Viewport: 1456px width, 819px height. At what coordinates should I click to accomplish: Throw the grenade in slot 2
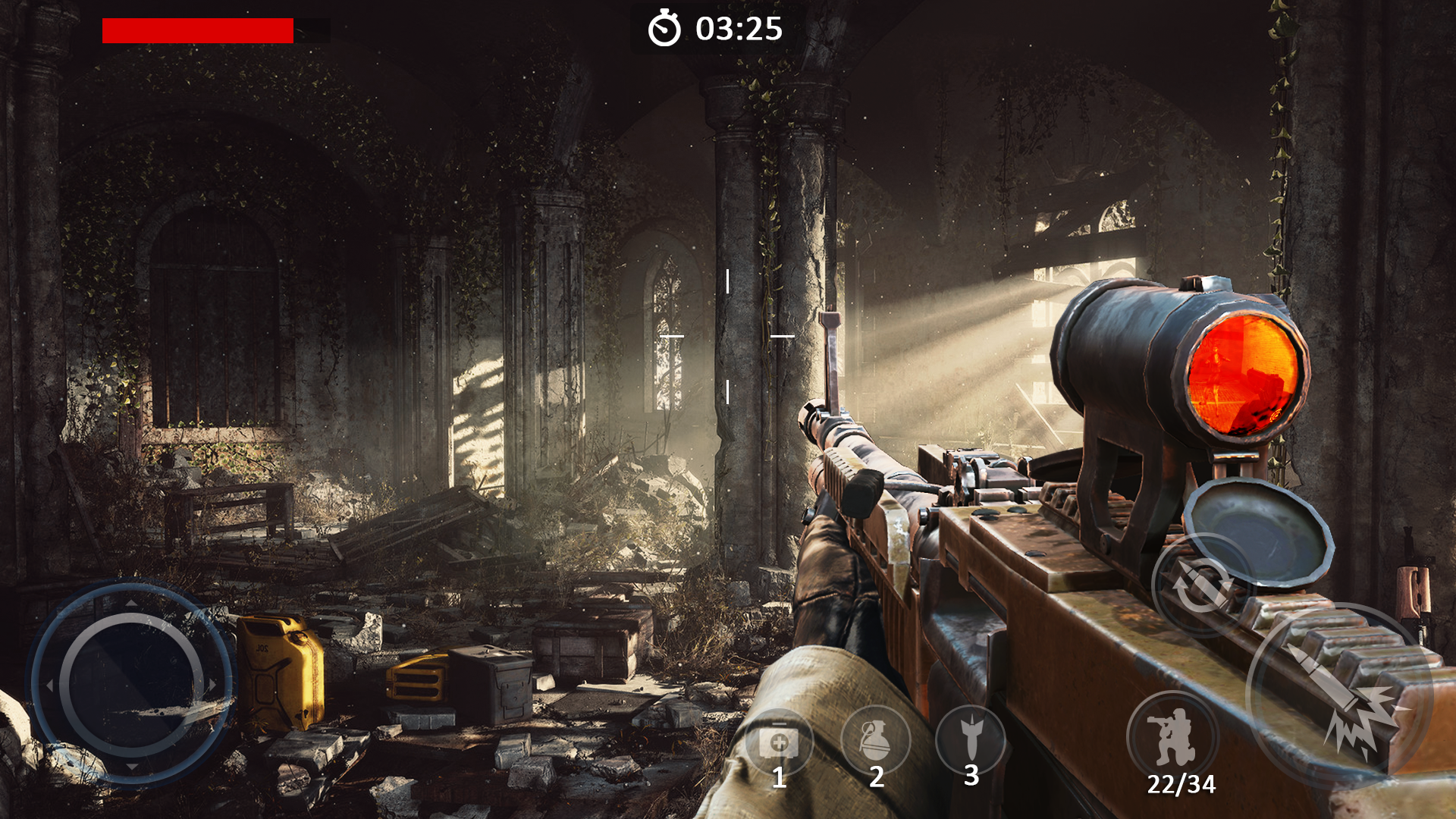point(875,740)
